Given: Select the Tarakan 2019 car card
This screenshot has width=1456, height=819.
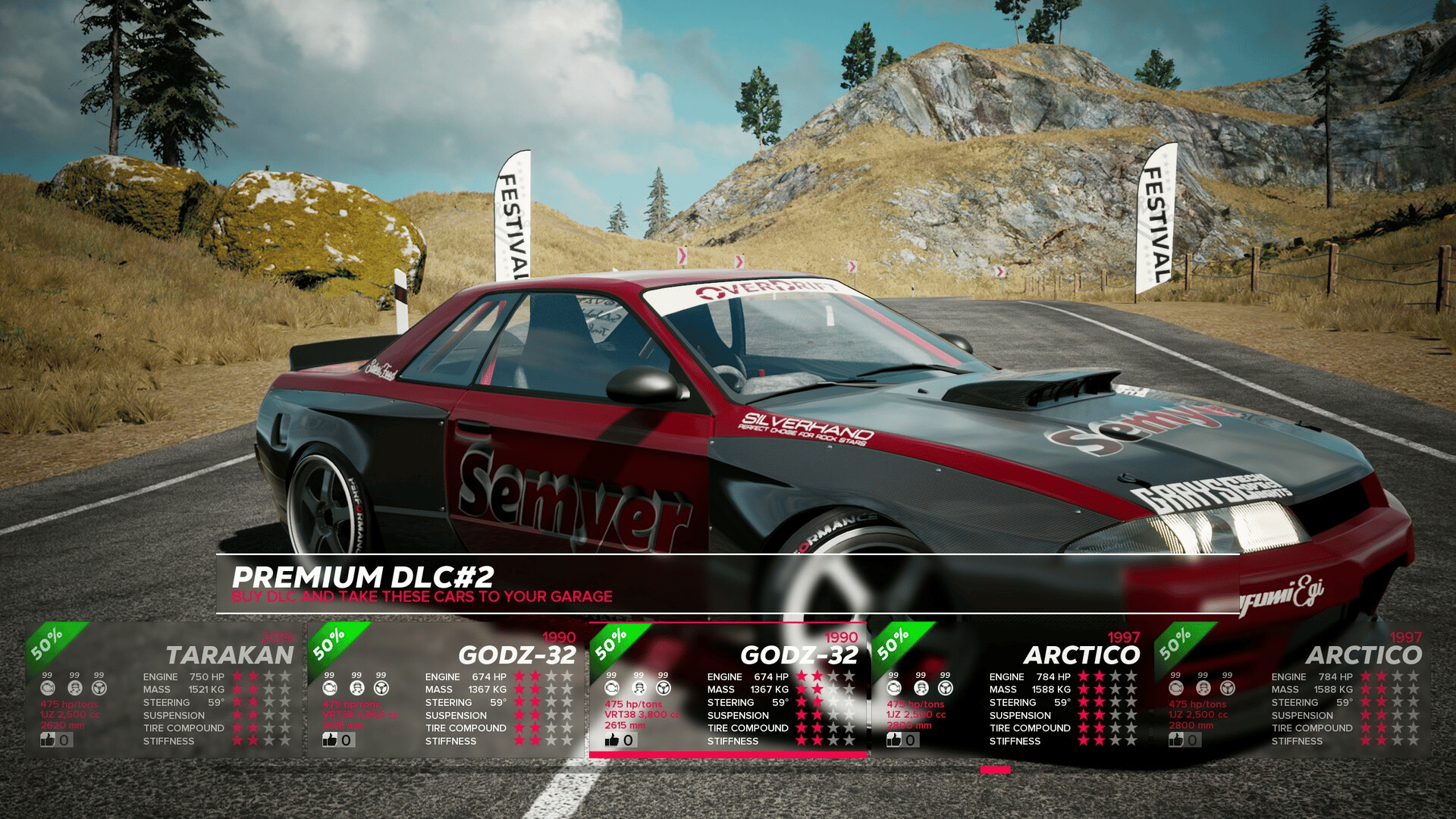Looking at the screenshot, I should (x=163, y=689).
